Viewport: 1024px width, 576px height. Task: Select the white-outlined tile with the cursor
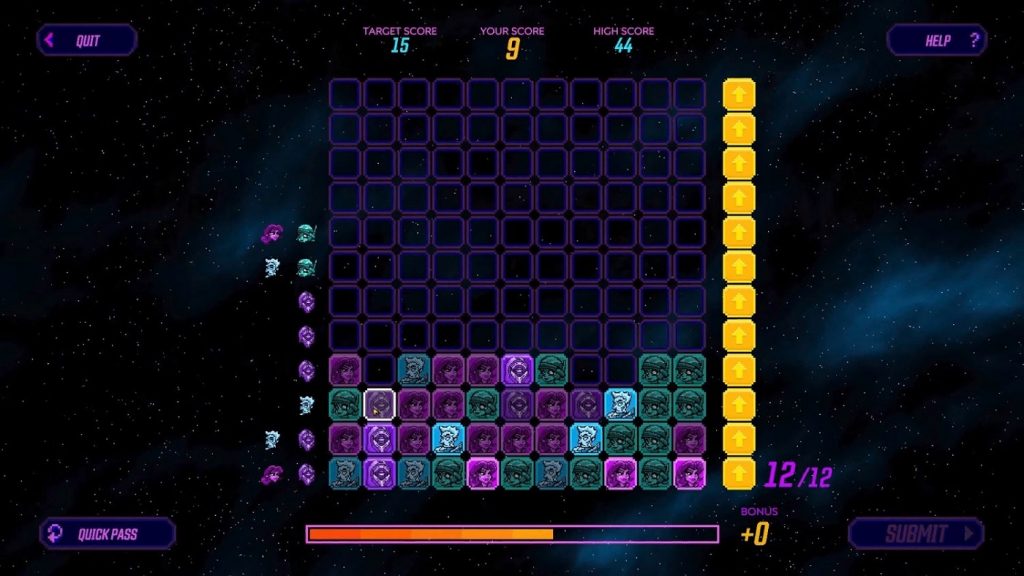380,404
